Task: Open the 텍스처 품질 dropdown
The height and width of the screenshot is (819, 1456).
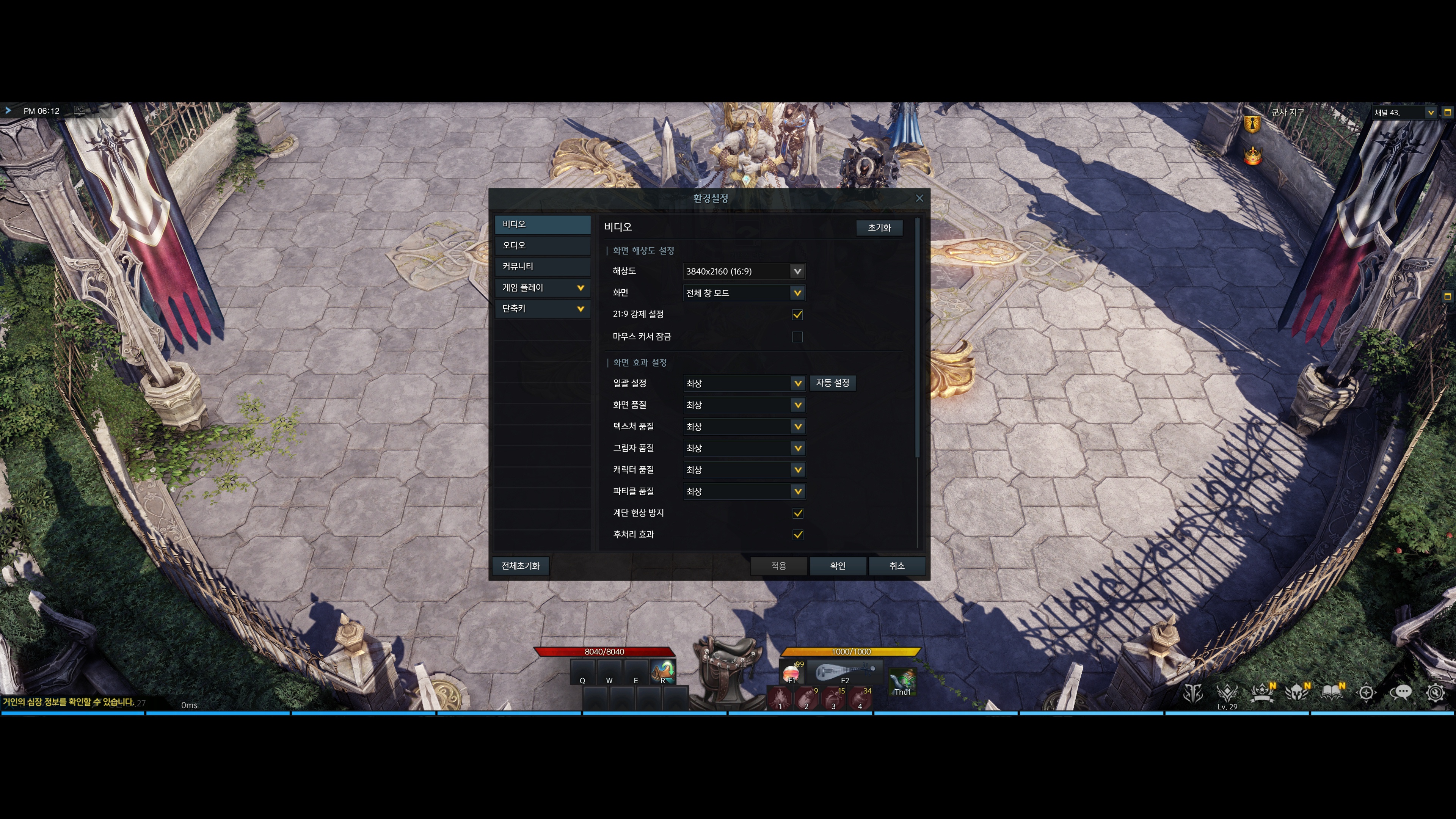Action: [x=744, y=427]
